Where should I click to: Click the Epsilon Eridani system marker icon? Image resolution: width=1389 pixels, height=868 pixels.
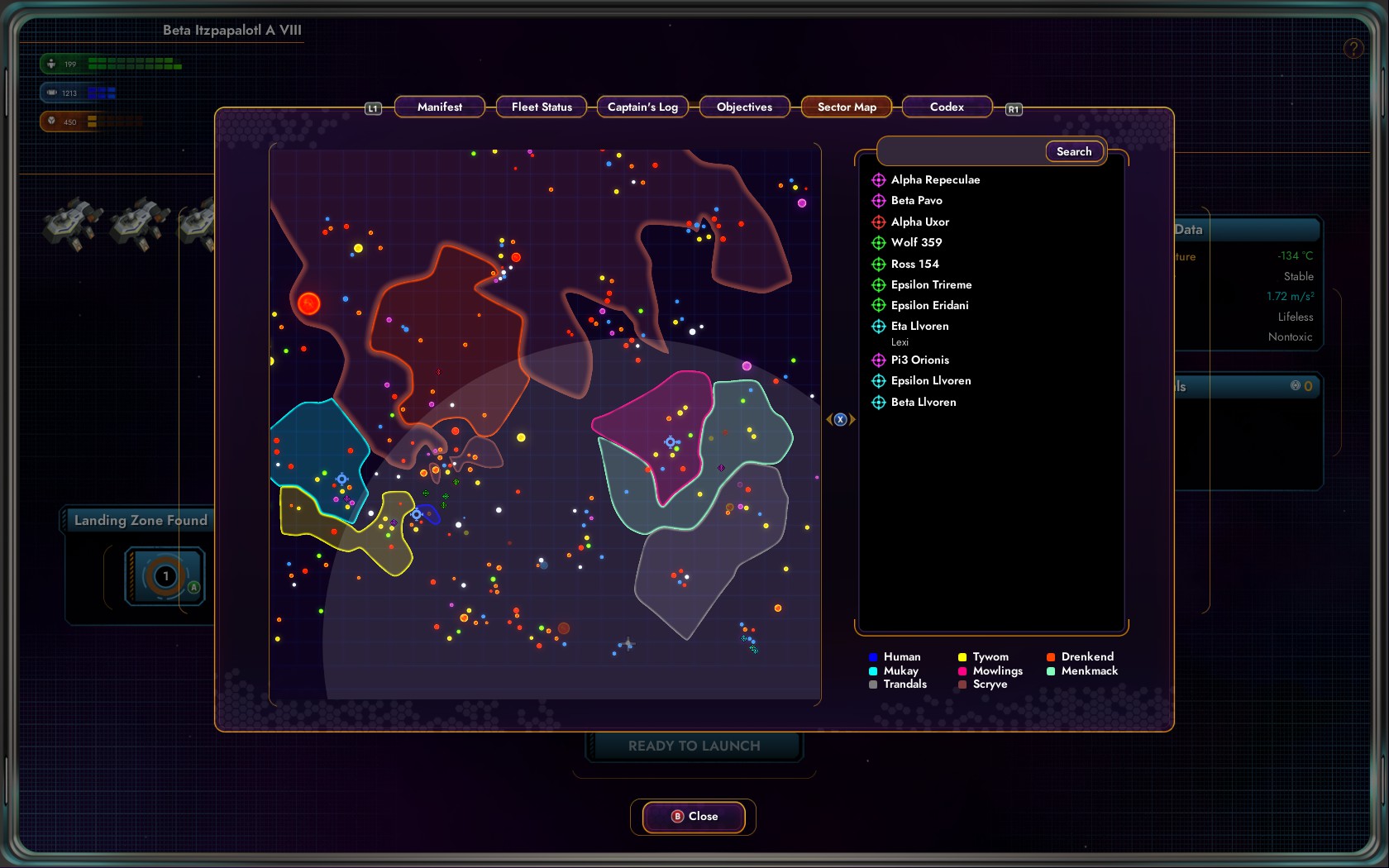(x=878, y=305)
